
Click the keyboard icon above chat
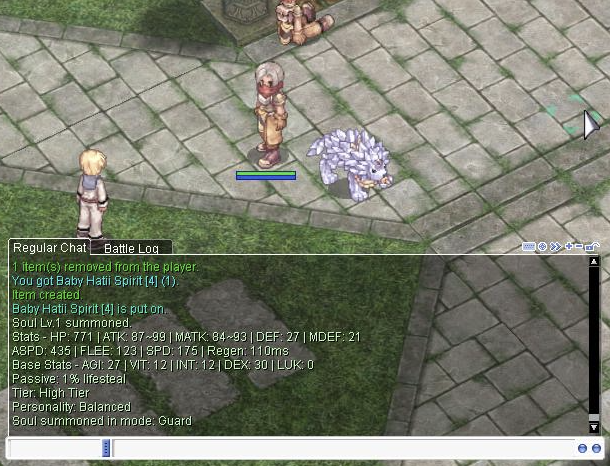[x=529, y=246]
